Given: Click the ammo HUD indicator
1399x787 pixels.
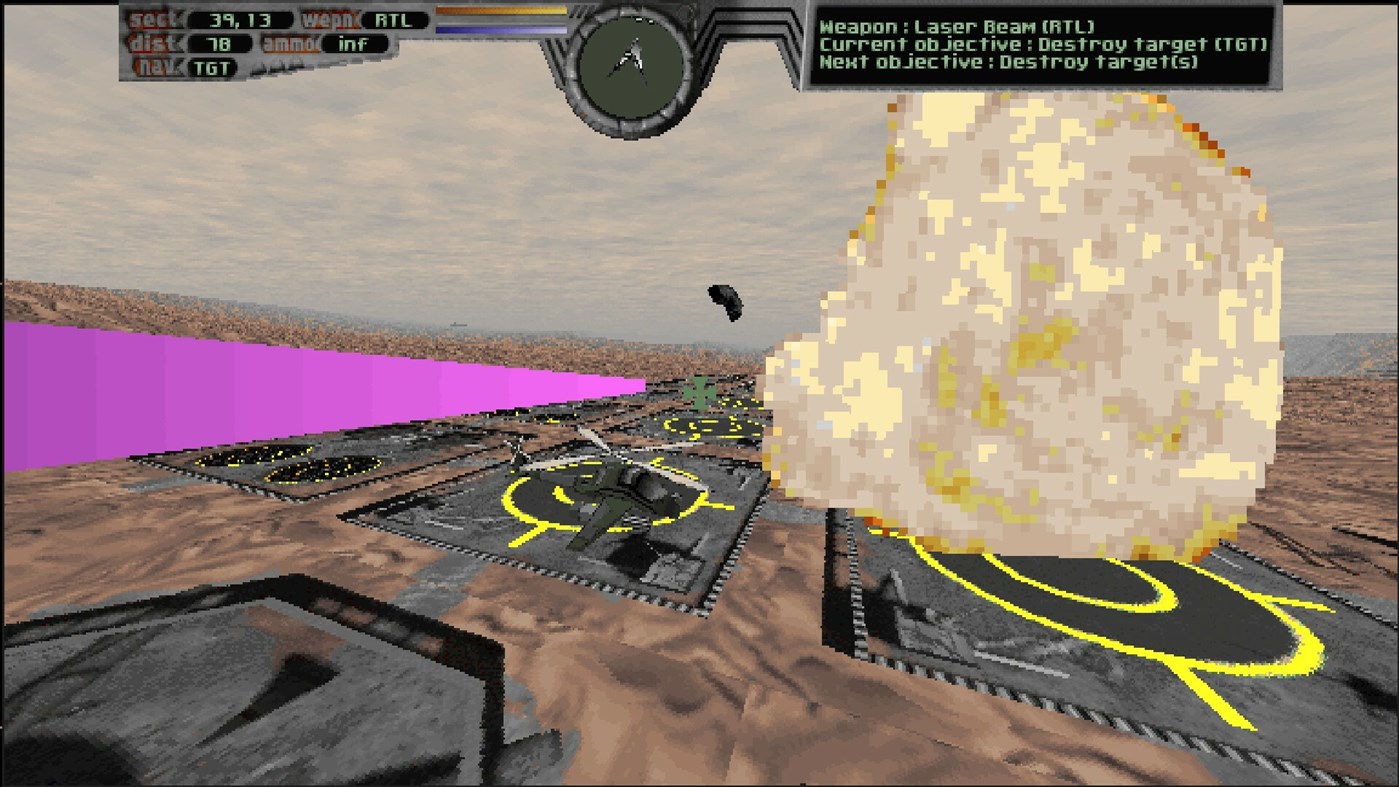Looking at the screenshot, I should 291,42.
